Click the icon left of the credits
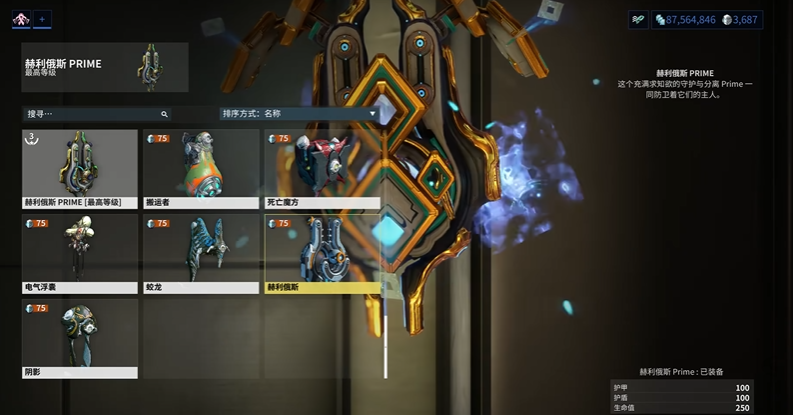This screenshot has width=793, height=415. 638,19
